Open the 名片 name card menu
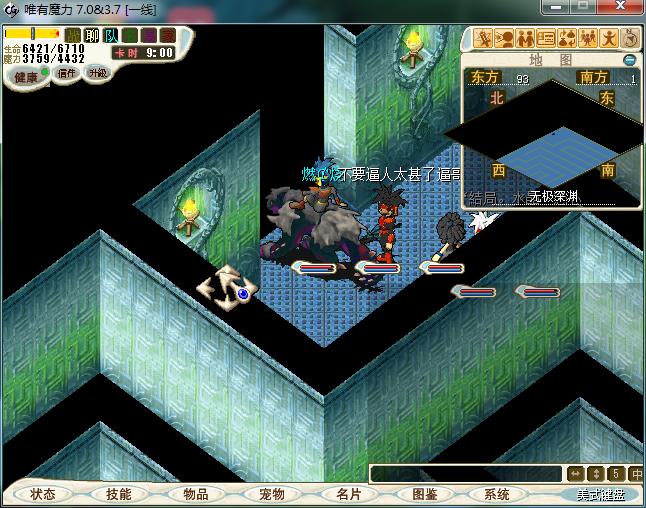This screenshot has height=508, width=646. coord(347,494)
